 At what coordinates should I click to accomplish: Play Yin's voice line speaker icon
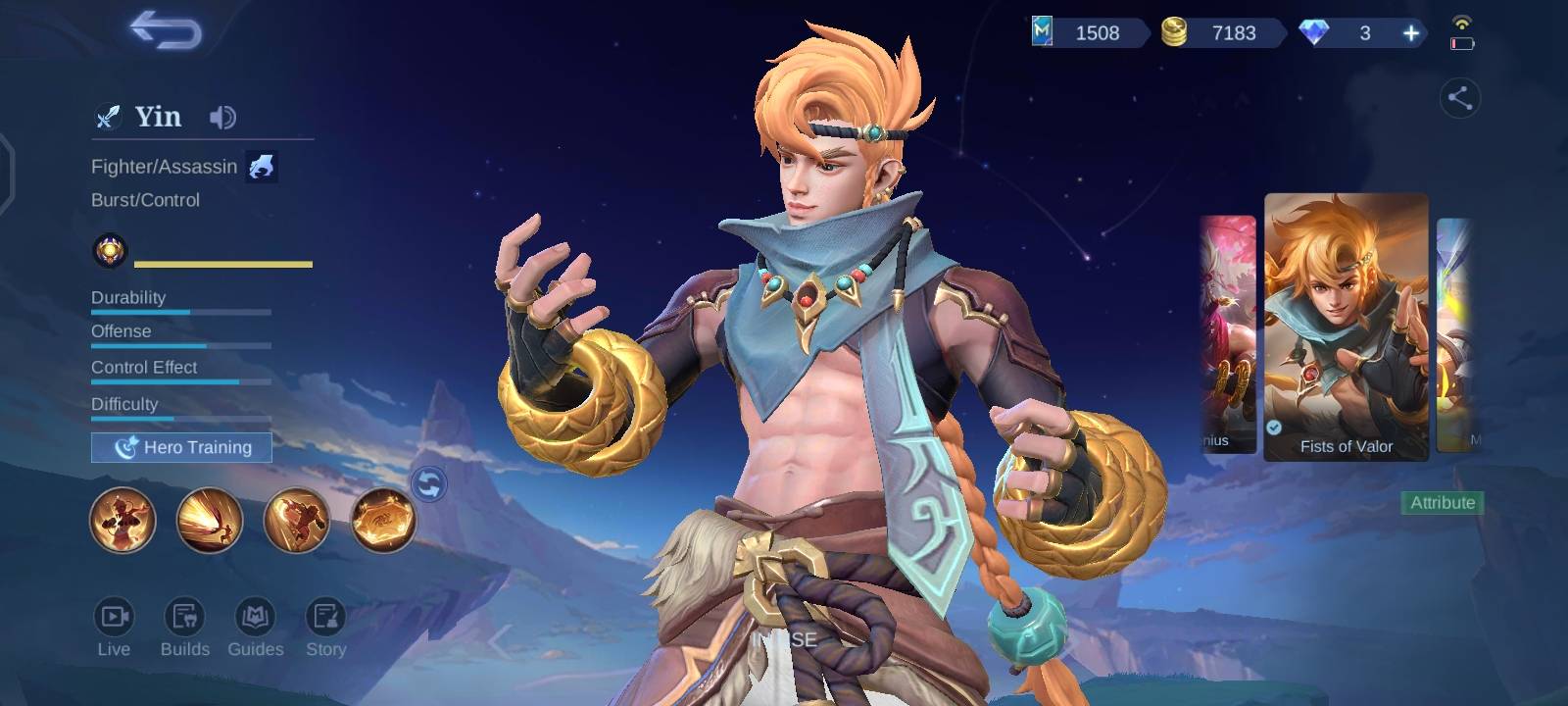[x=222, y=118]
